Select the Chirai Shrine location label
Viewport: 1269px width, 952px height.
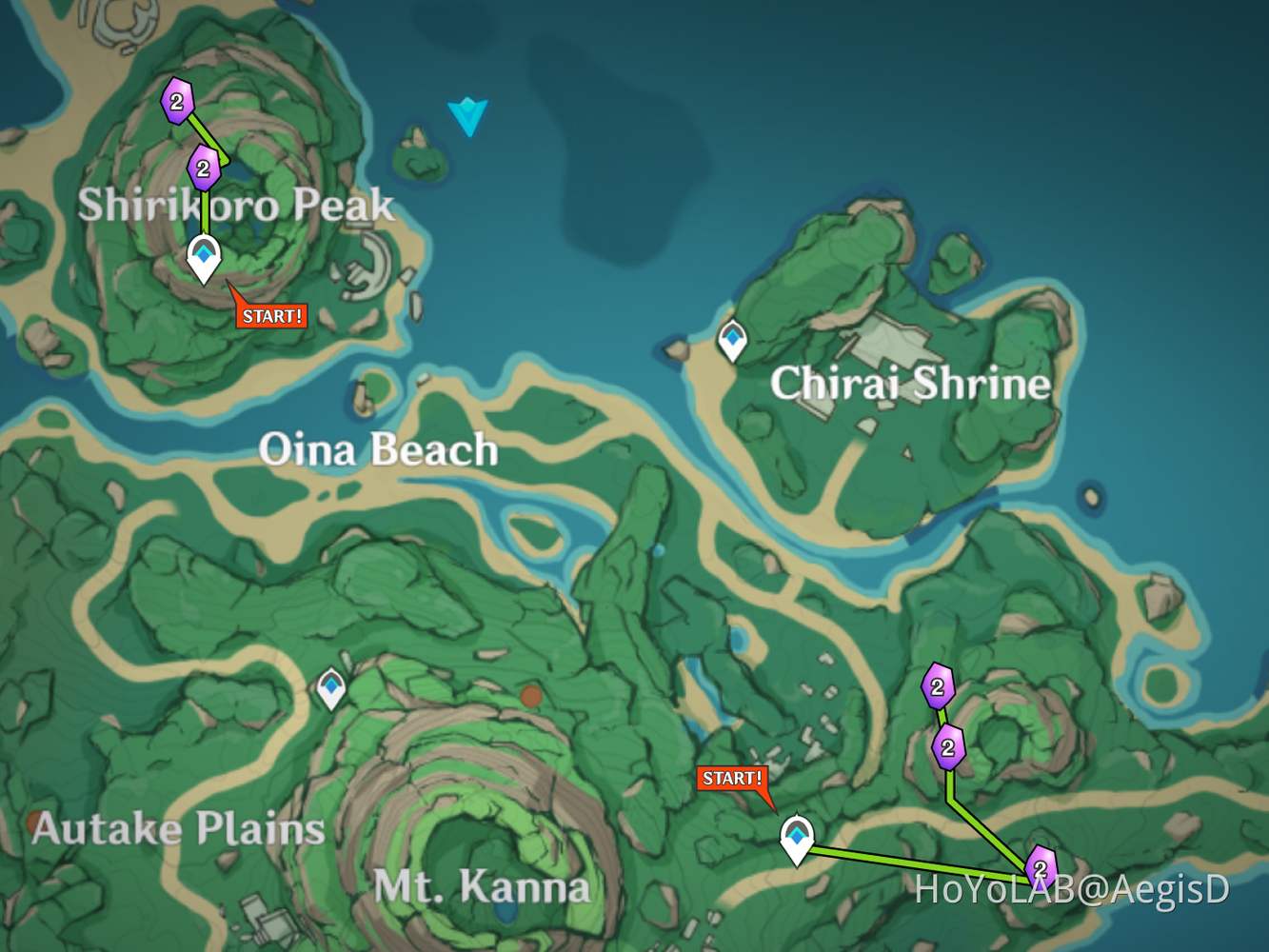point(910,385)
